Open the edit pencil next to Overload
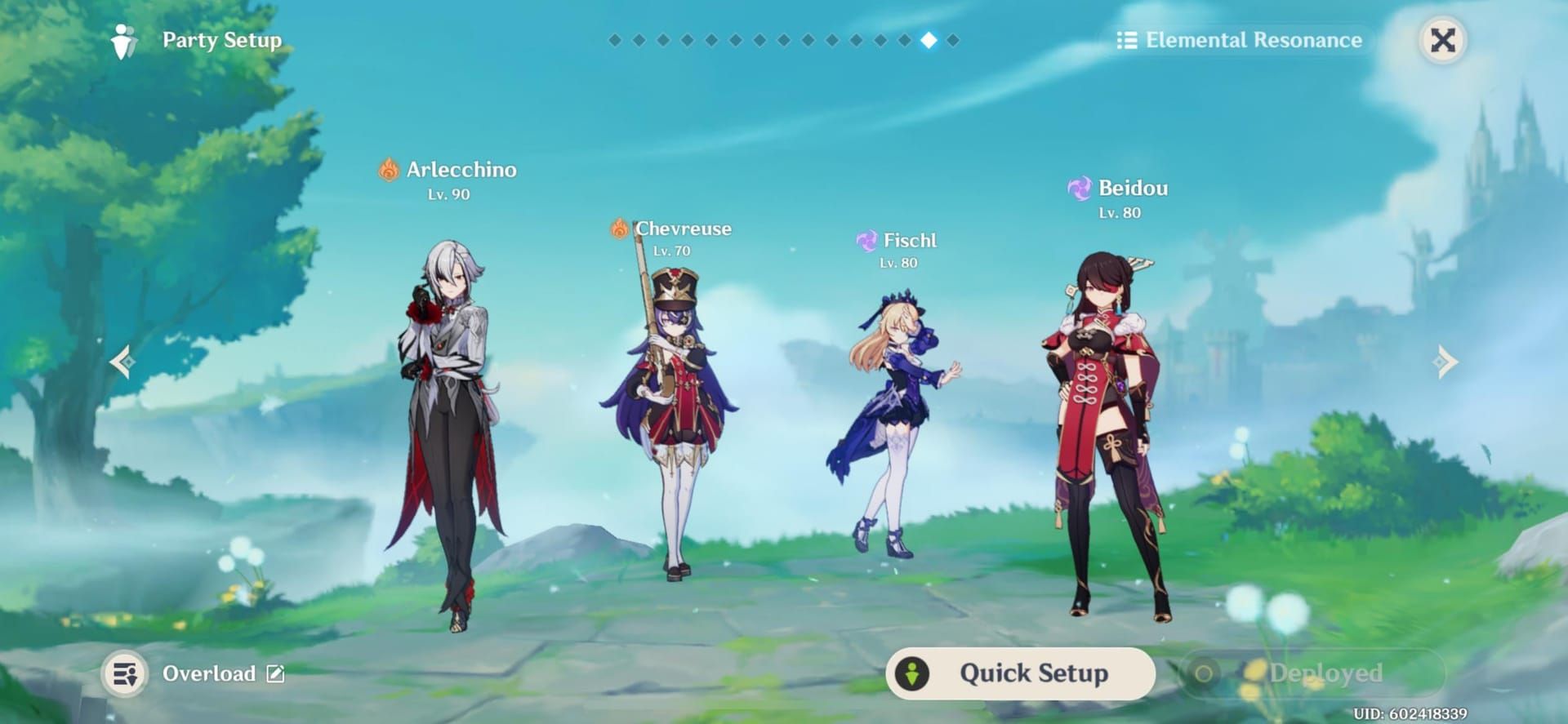Viewport: 1568px width, 724px height. click(x=274, y=674)
